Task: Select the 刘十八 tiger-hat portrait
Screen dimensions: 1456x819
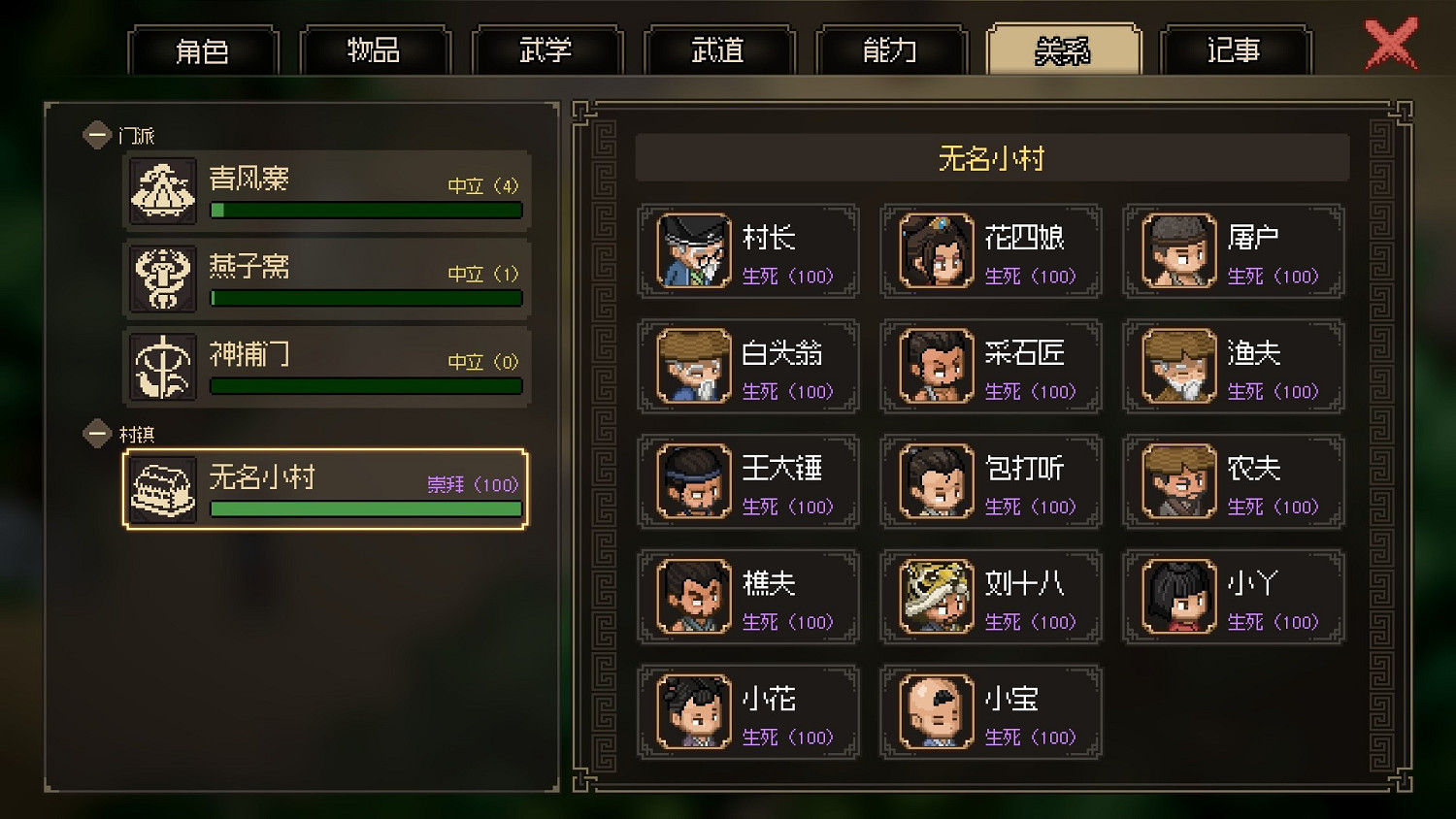Action: [934, 596]
